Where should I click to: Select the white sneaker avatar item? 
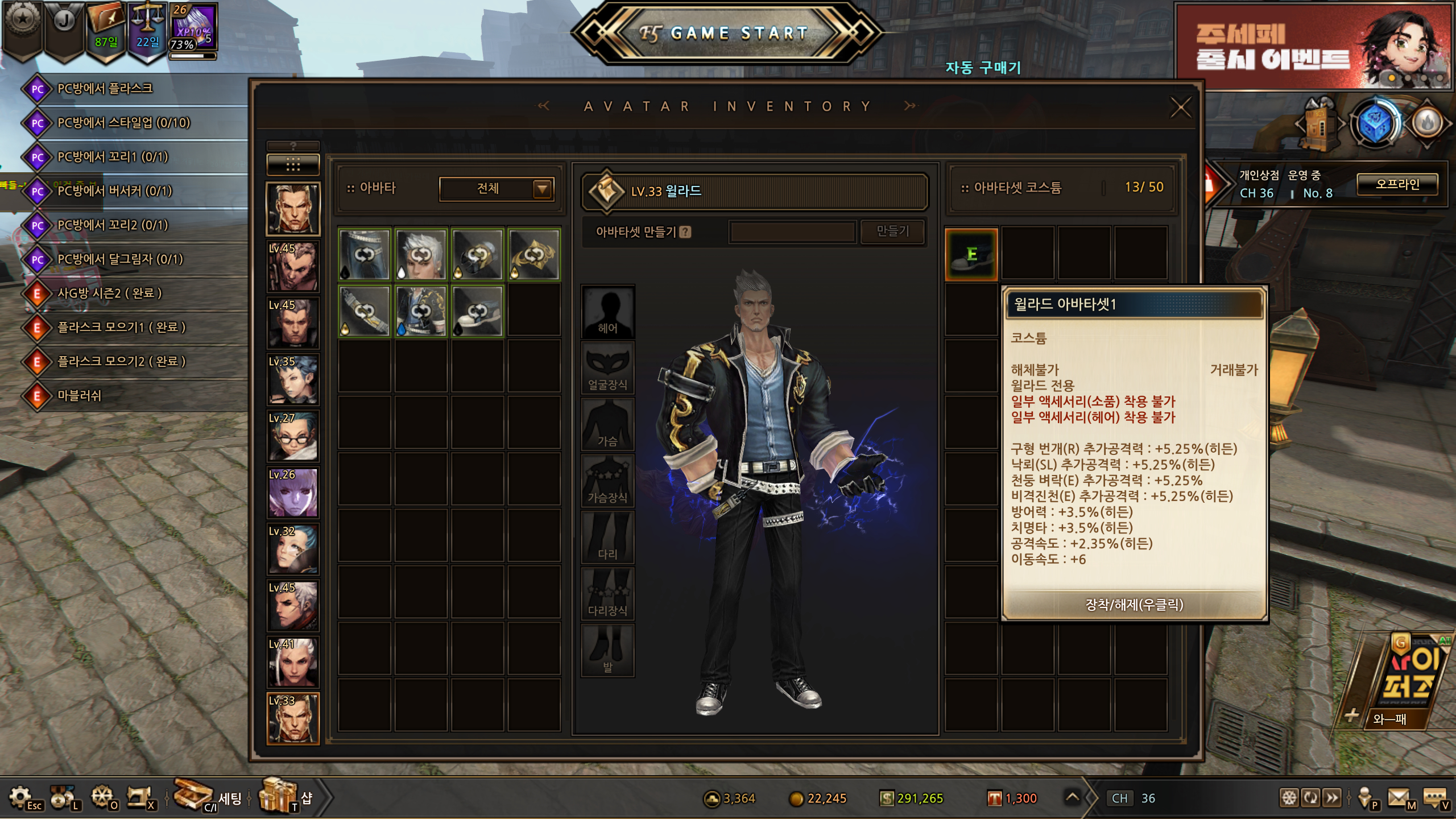[x=478, y=312]
